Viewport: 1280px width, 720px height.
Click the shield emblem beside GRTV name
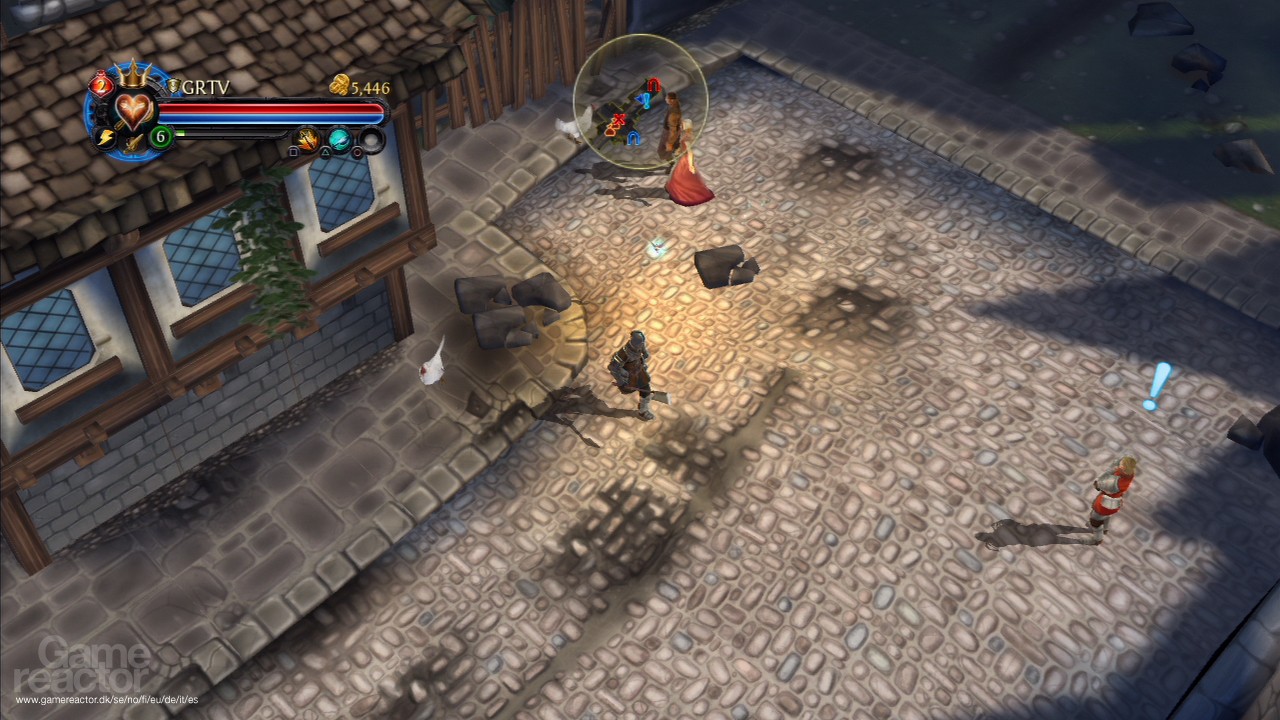click(x=172, y=87)
